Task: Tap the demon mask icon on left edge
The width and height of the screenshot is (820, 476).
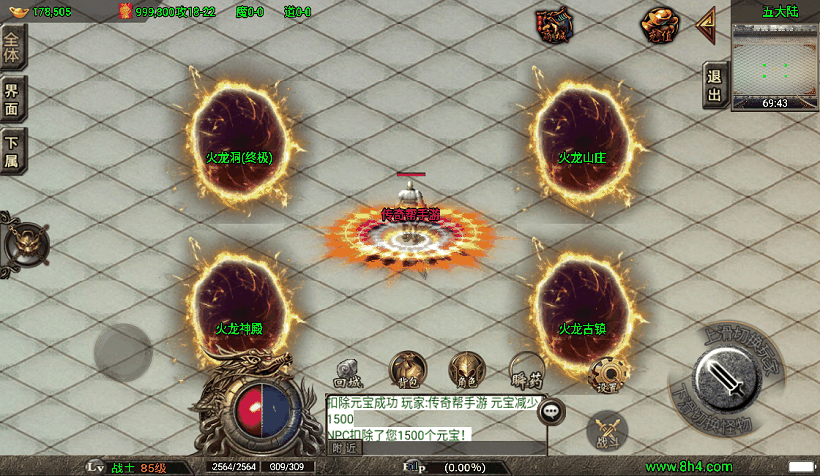Action: point(25,243)
